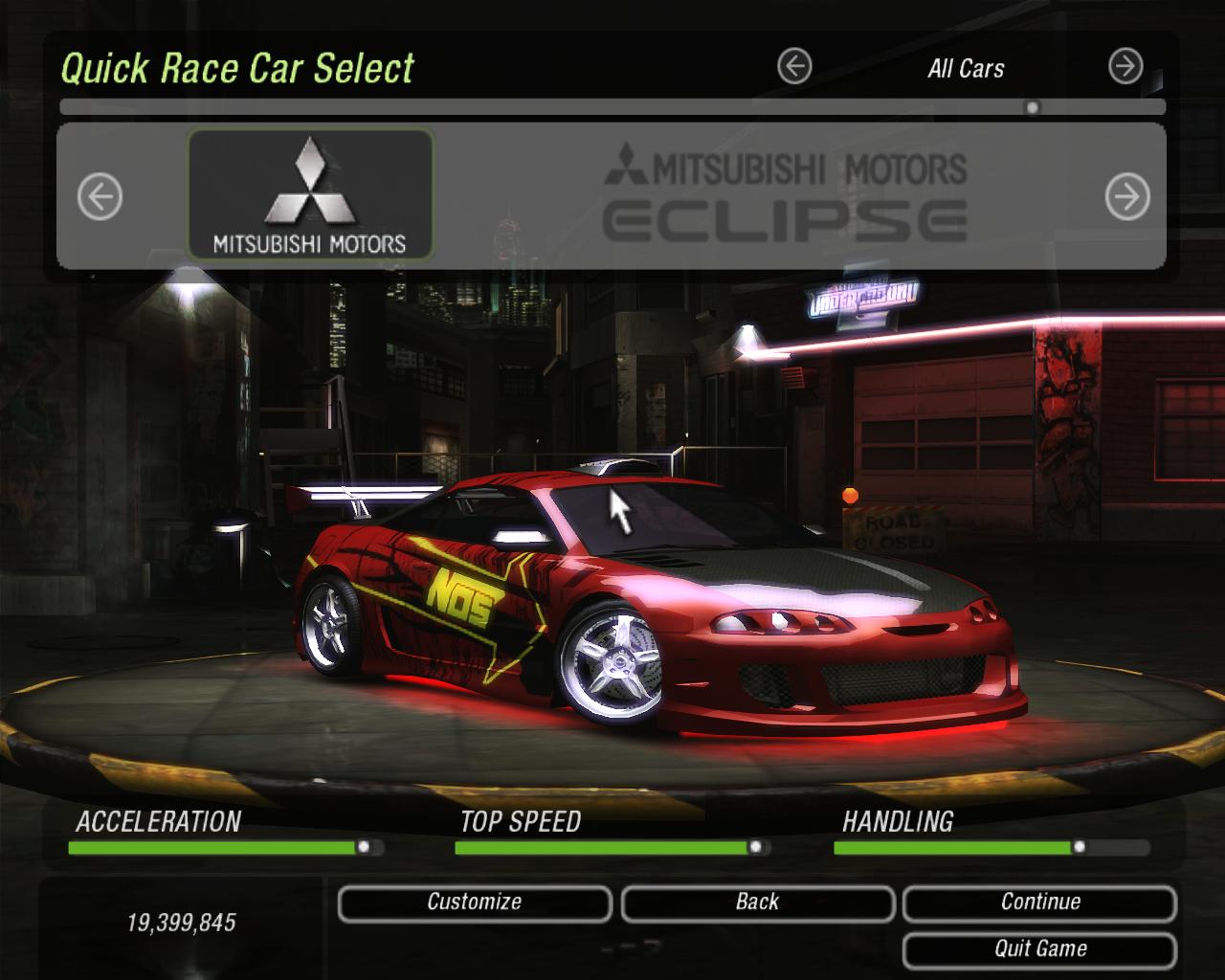
Task: Continue with the selected Eclipse
Action: click(1039, 902)
